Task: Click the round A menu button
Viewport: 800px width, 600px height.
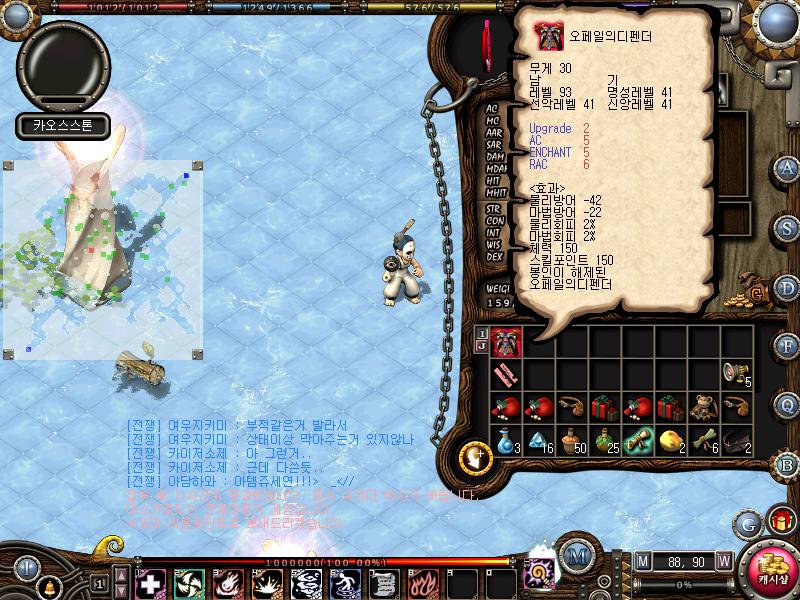Action: tap(787, 168)
